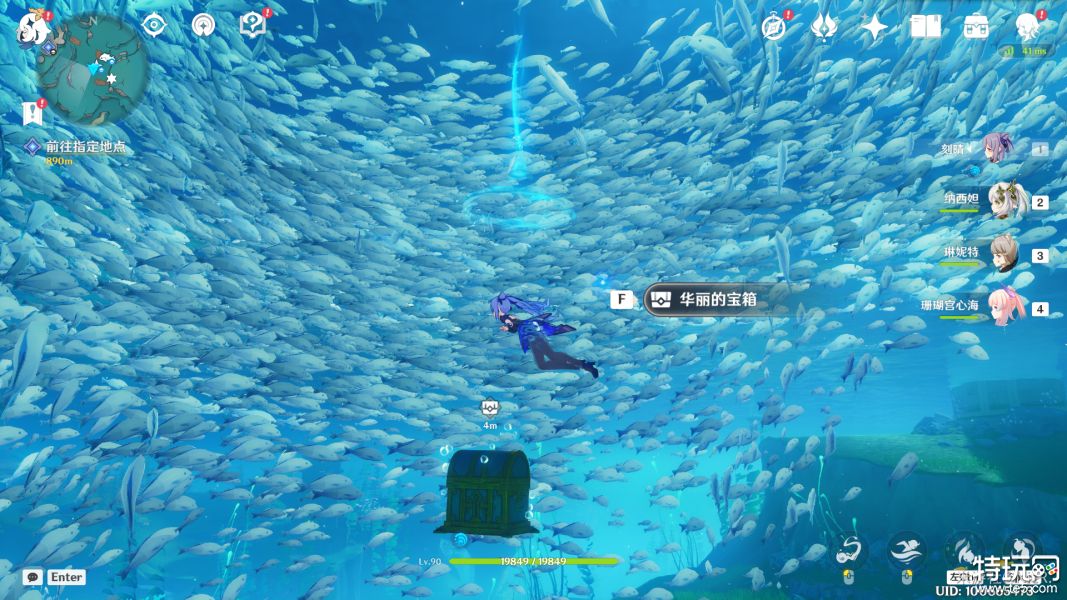Screen dimensions: 1067x600
Task: Activate the seahorse-shaped underwater skill icon
Action: tap(848, 549)
